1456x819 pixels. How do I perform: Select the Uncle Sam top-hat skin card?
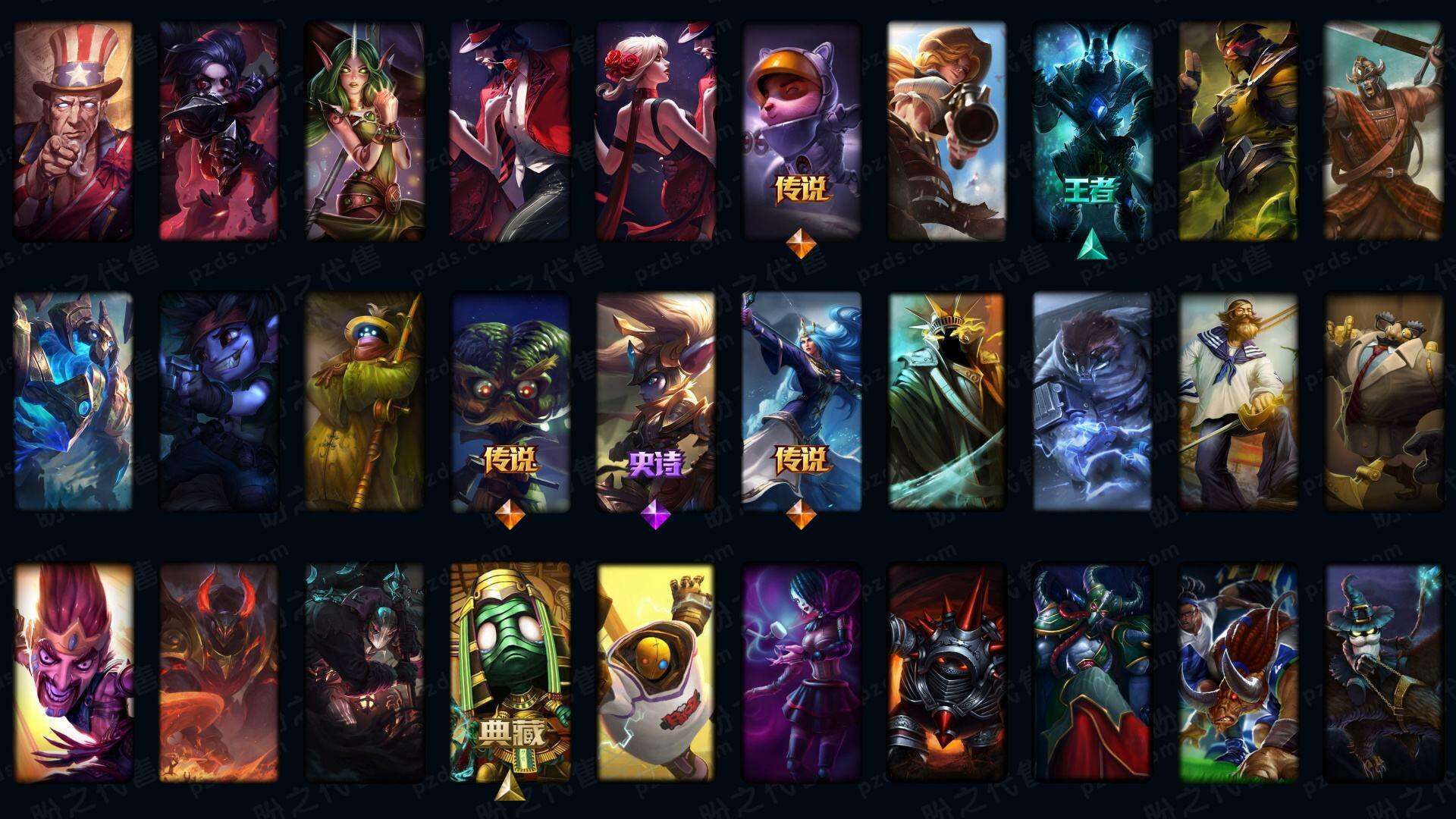tap(73, 130)
